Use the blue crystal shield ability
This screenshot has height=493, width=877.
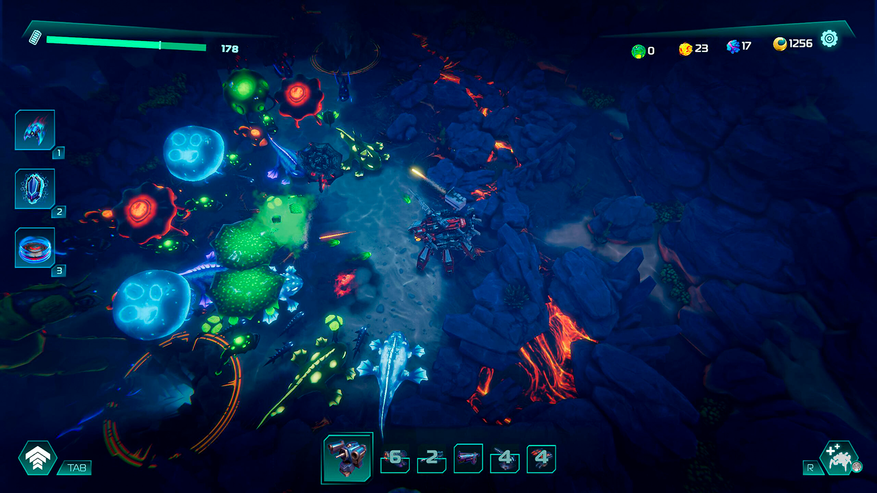(35, 188)
